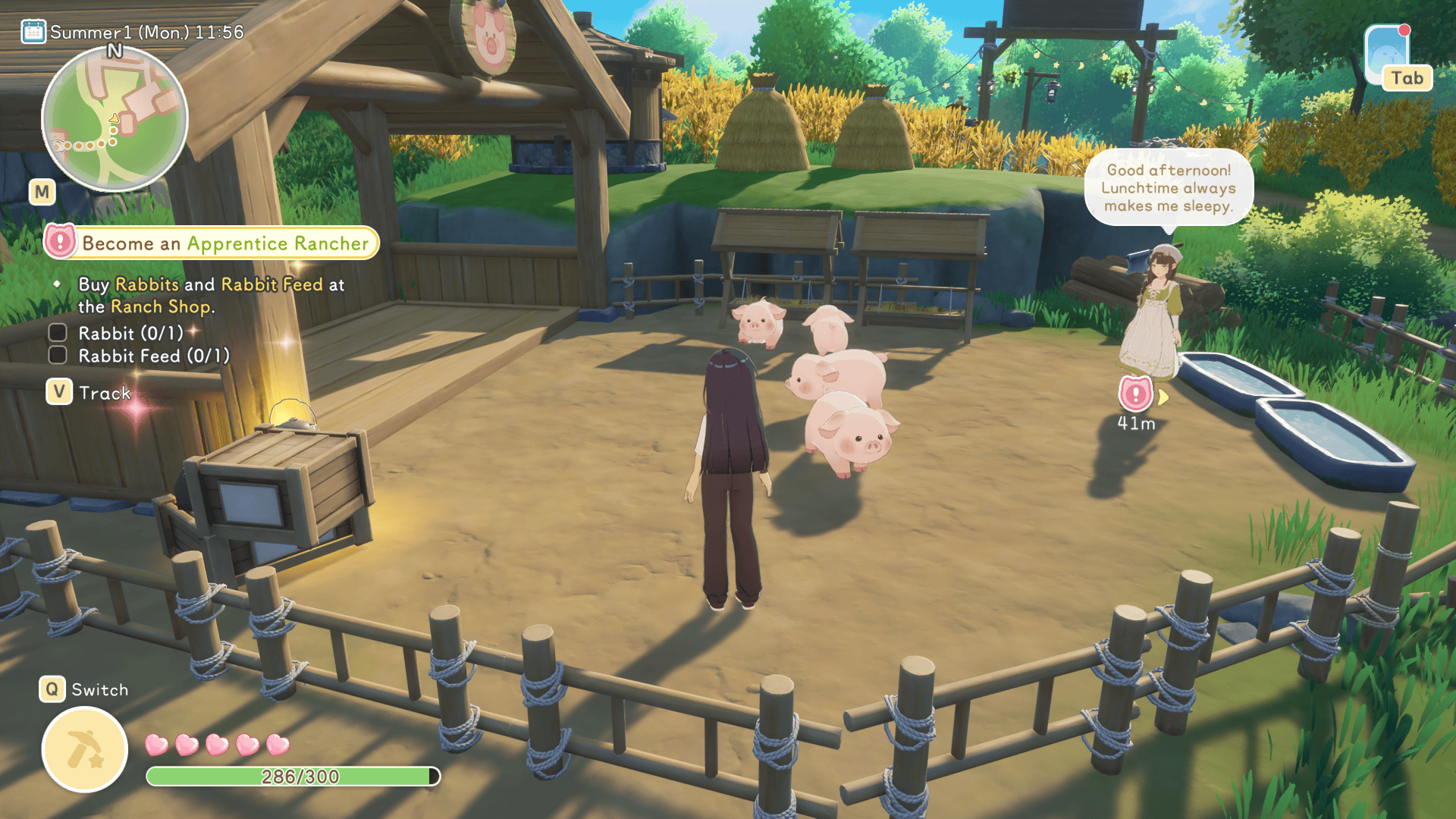
Task: Click the pink quest marker showing 41m
Action: click(x=1135, y=394)
